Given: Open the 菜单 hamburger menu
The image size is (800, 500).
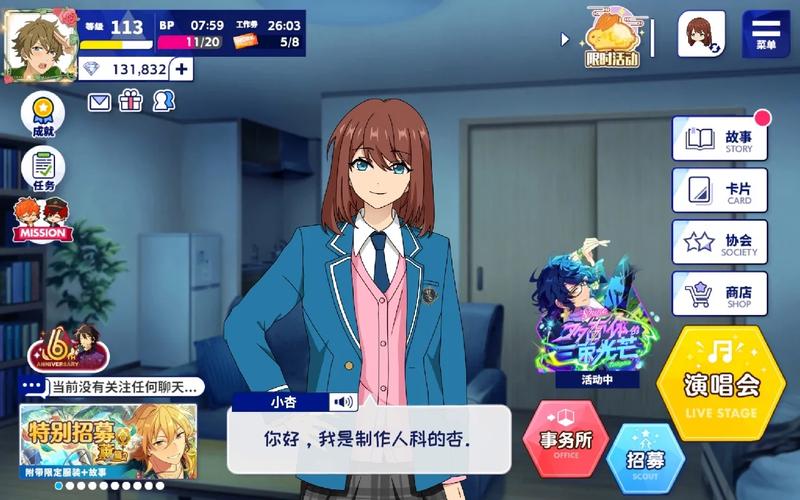Looking at the screenshot, I should point(765,34).
